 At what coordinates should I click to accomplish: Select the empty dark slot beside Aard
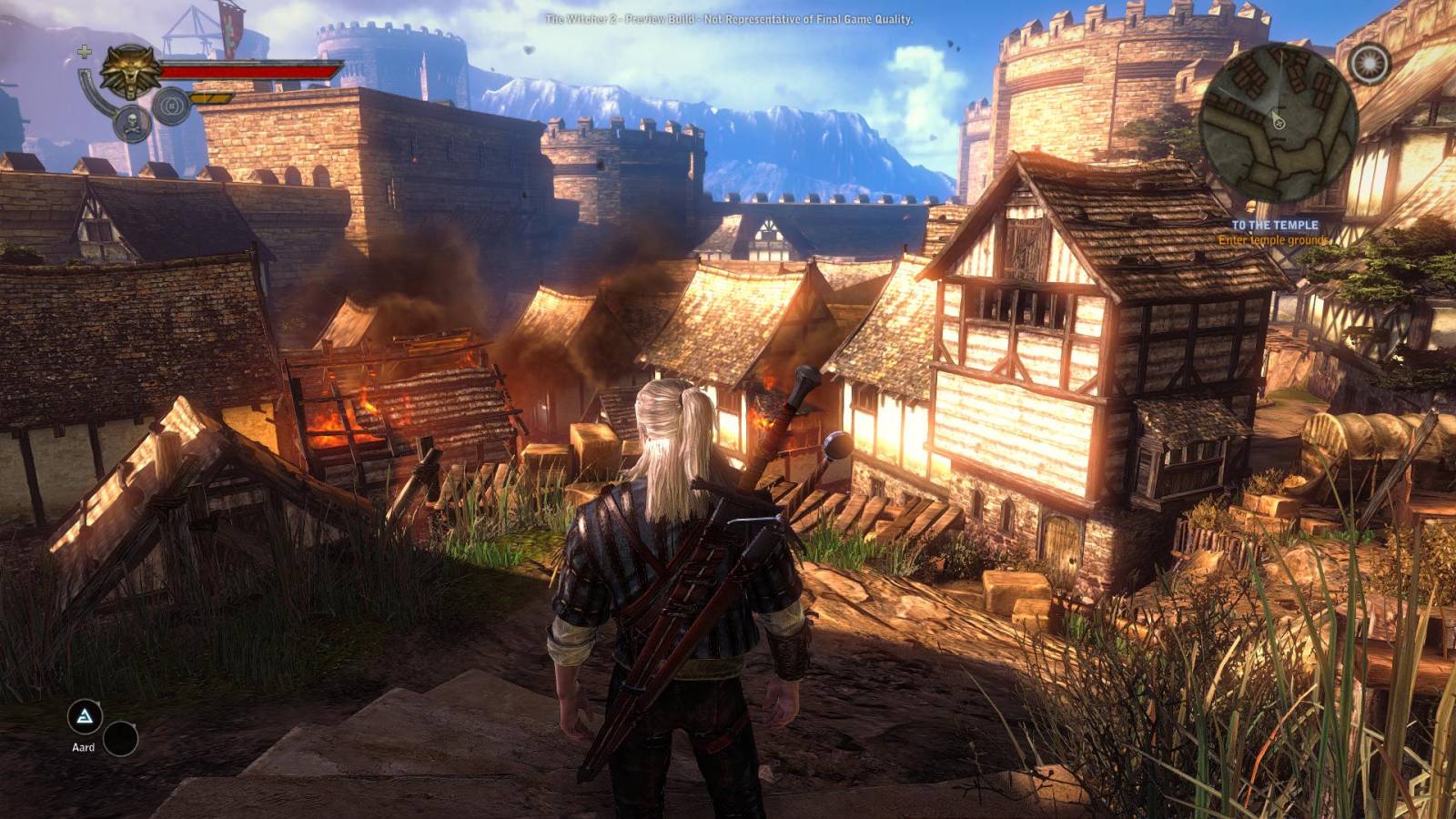point(120,739)
